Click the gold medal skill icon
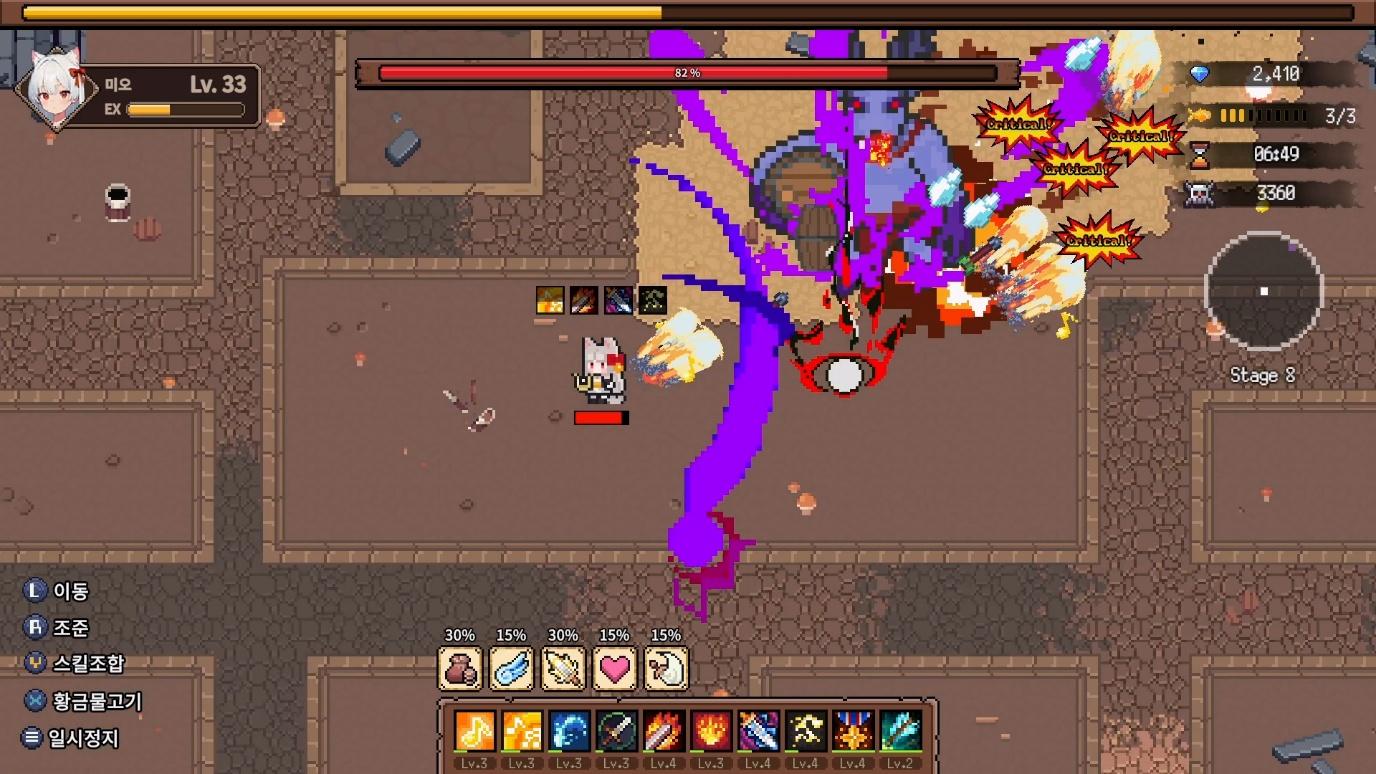1376x774 pixels. click(x=853, y=731)
